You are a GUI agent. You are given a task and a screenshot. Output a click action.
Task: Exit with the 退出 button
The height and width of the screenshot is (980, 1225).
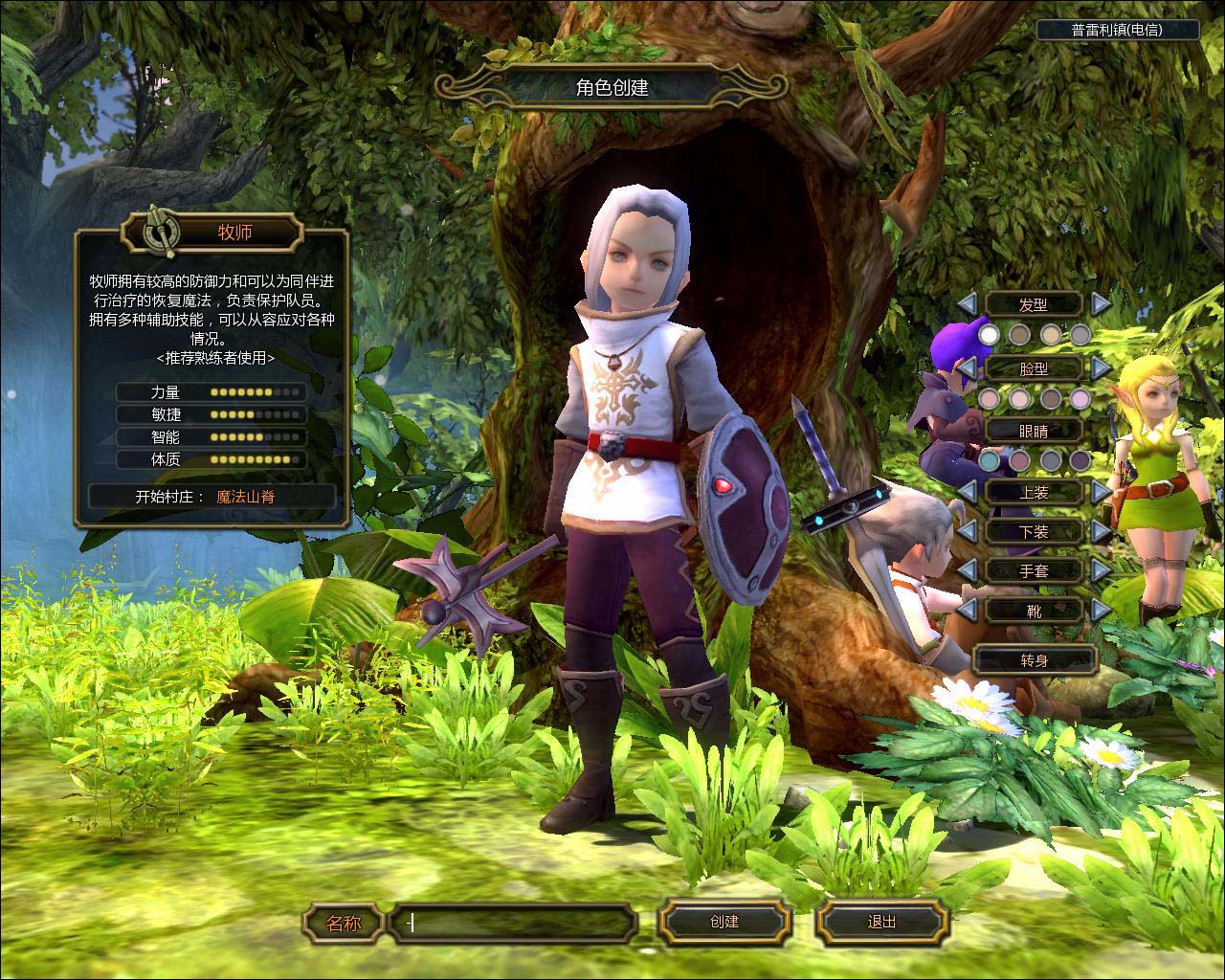click(x=881, y=922)
